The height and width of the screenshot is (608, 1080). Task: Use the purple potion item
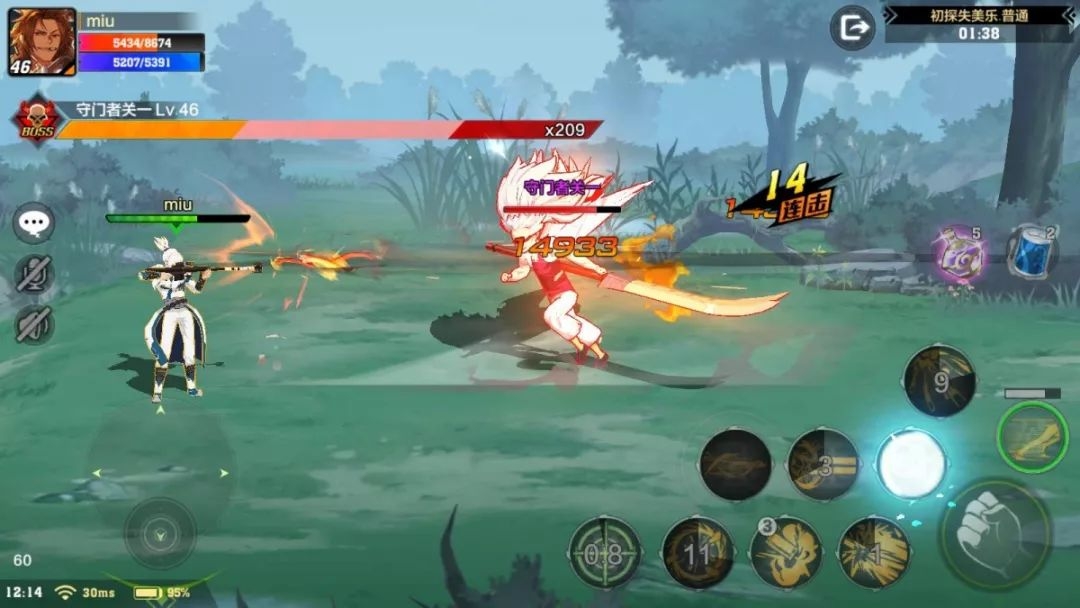coord(960,254)
